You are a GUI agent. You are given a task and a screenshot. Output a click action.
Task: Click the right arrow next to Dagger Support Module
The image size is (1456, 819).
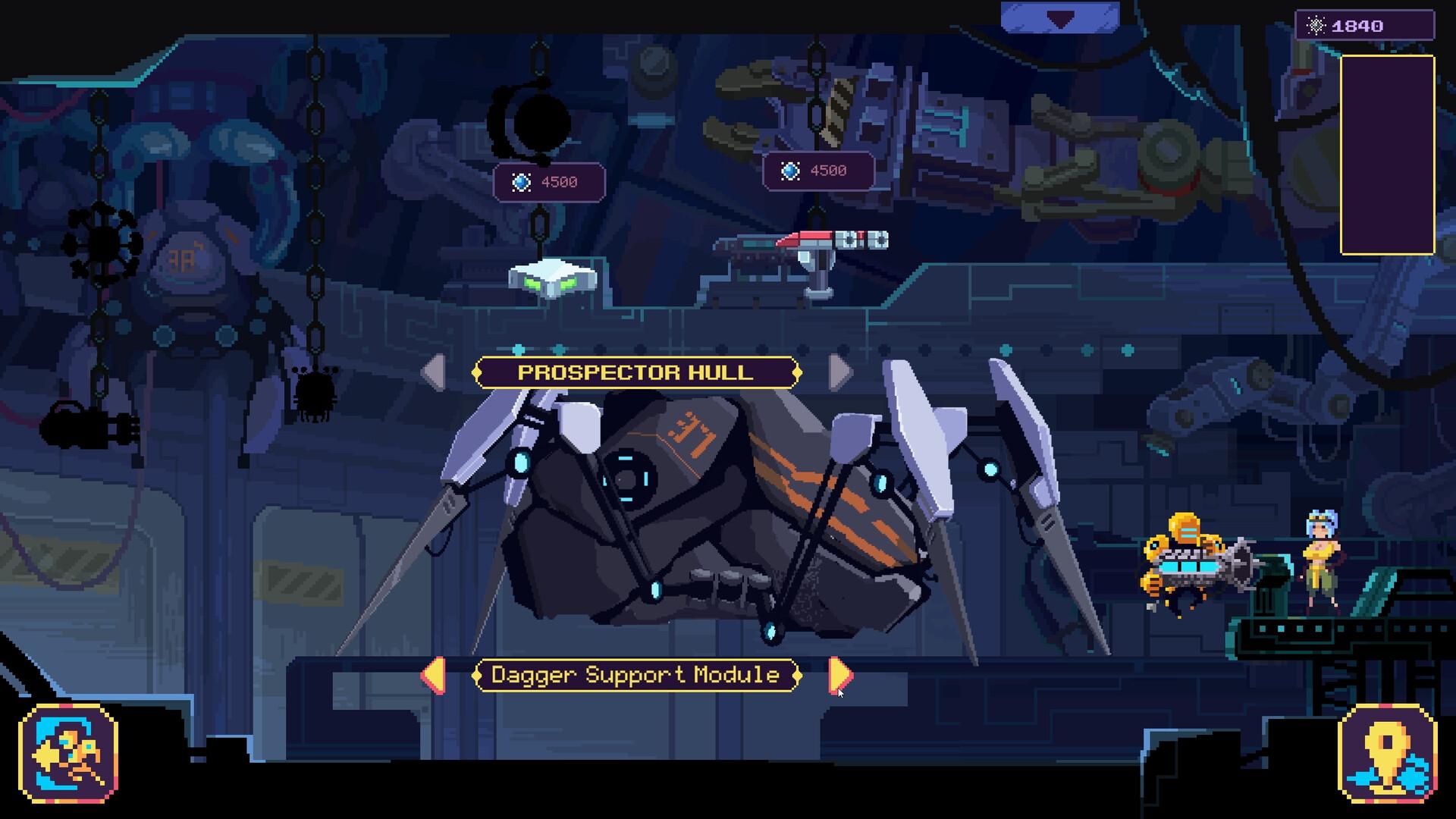click(838, 674)
